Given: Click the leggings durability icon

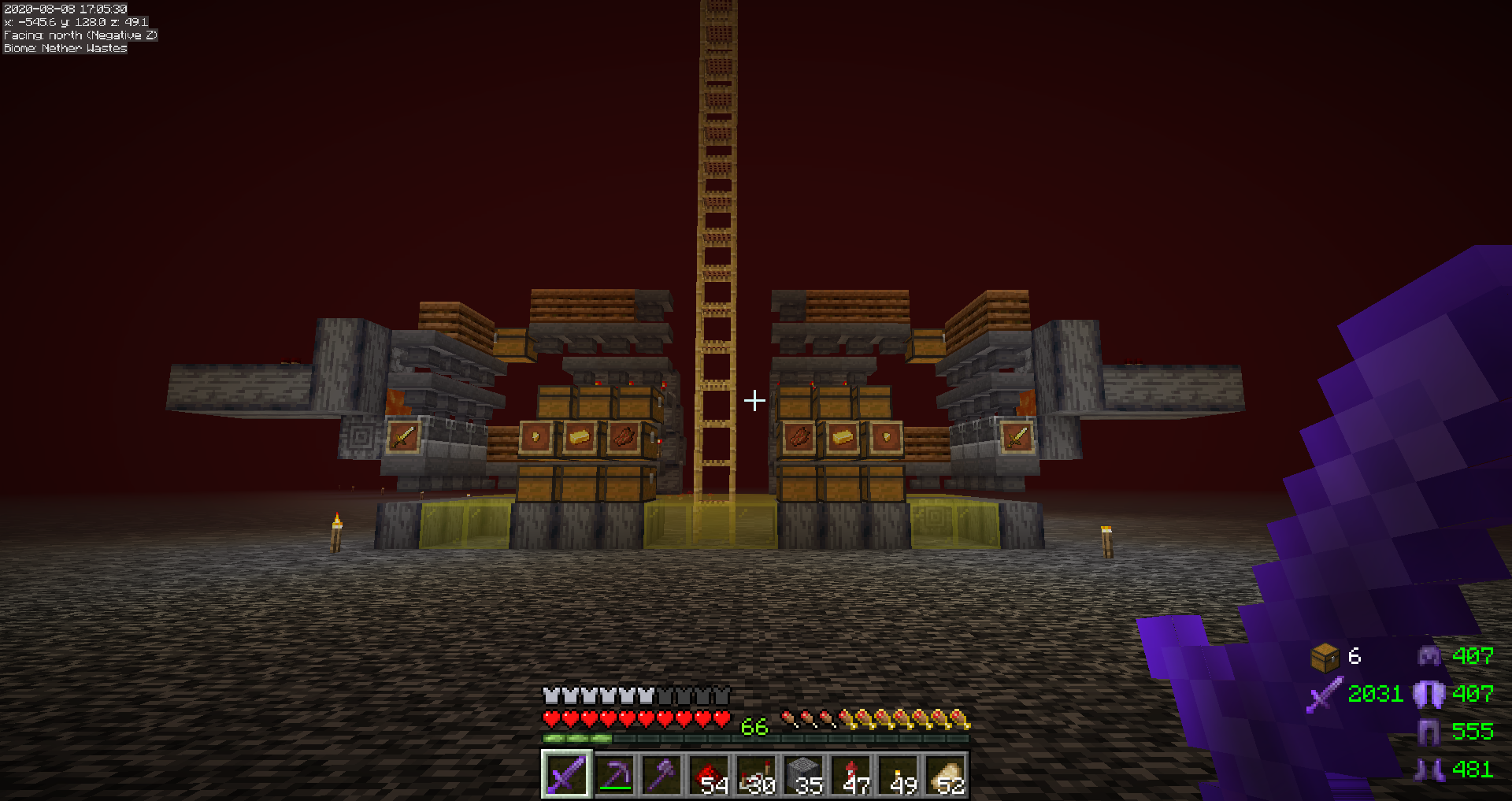Looking at the screenshot, I should (x=1429, y=732).
